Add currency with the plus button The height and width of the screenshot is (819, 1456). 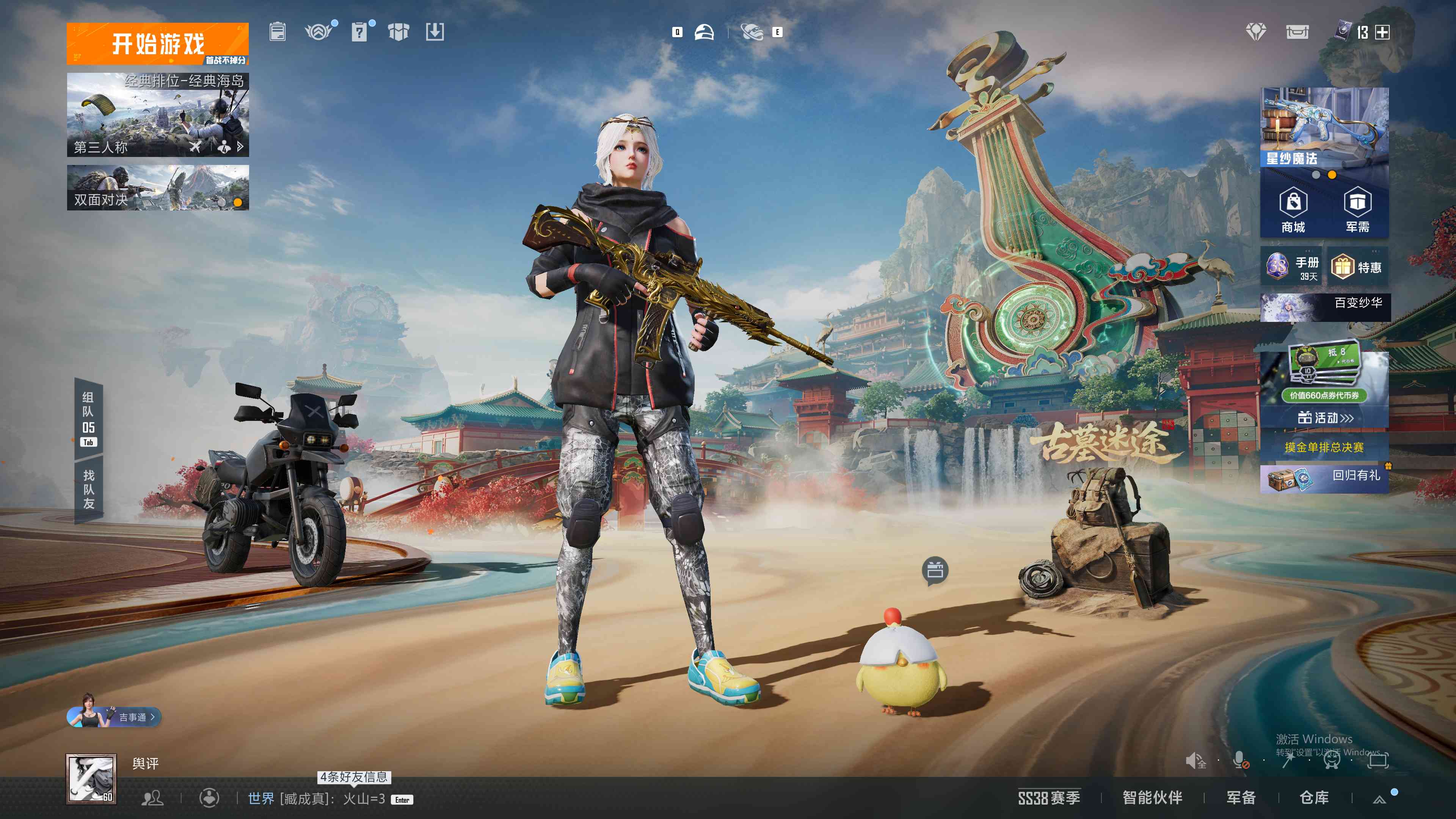pyautogui.click(x=1382, y=32)
